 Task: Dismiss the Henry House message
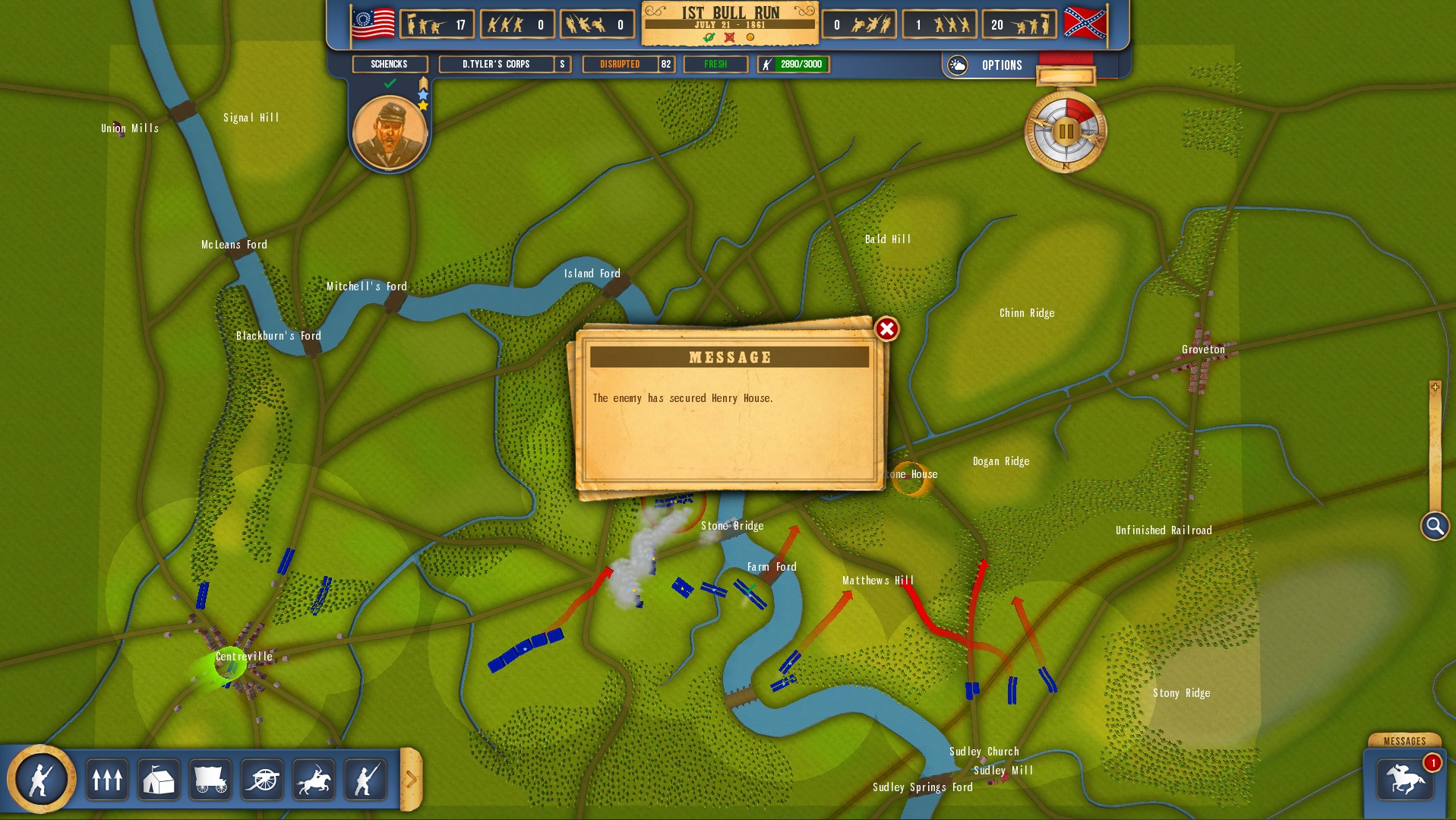point(886,329)
